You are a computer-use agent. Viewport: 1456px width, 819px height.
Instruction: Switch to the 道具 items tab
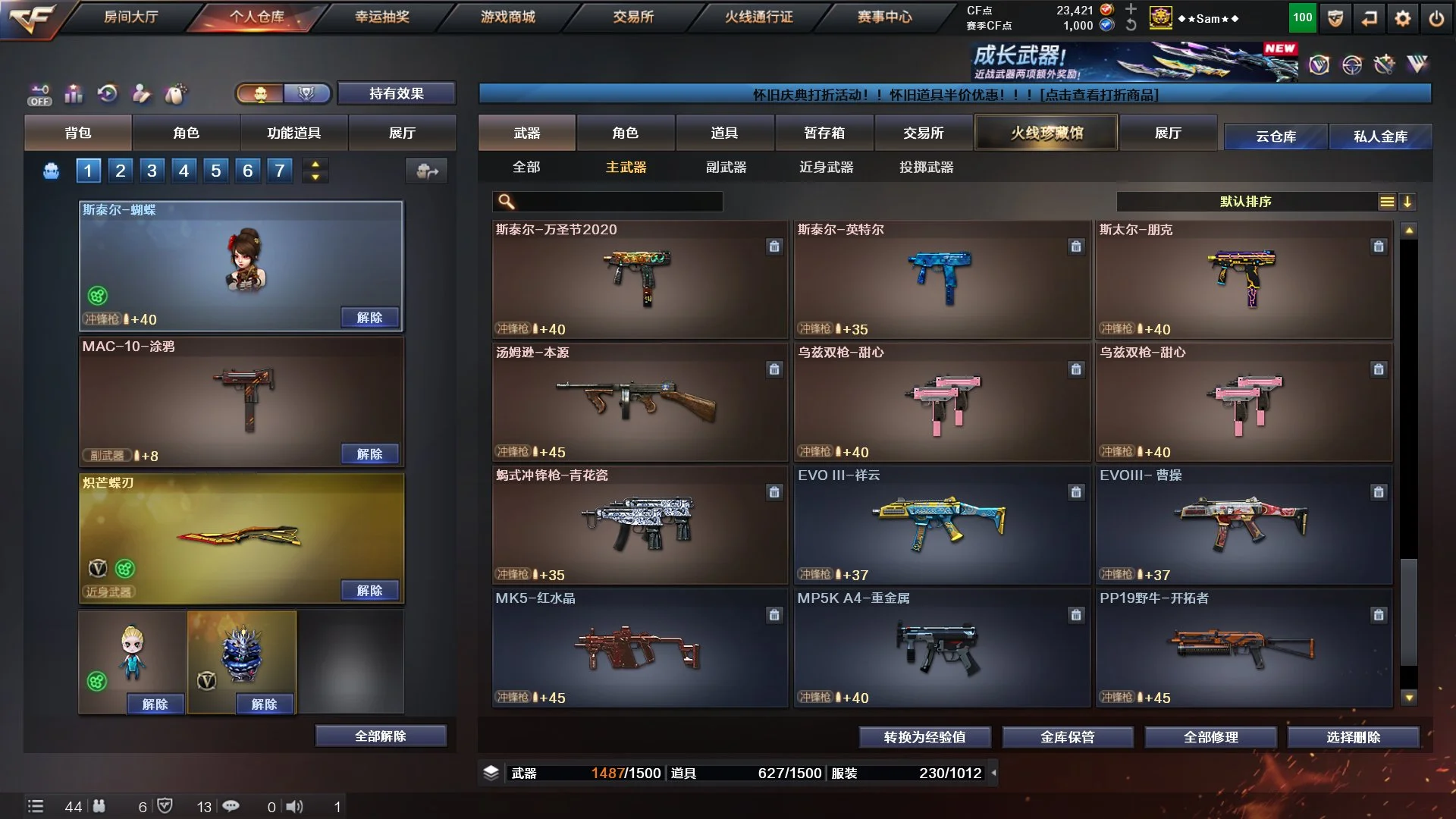[x=723, y=133]
